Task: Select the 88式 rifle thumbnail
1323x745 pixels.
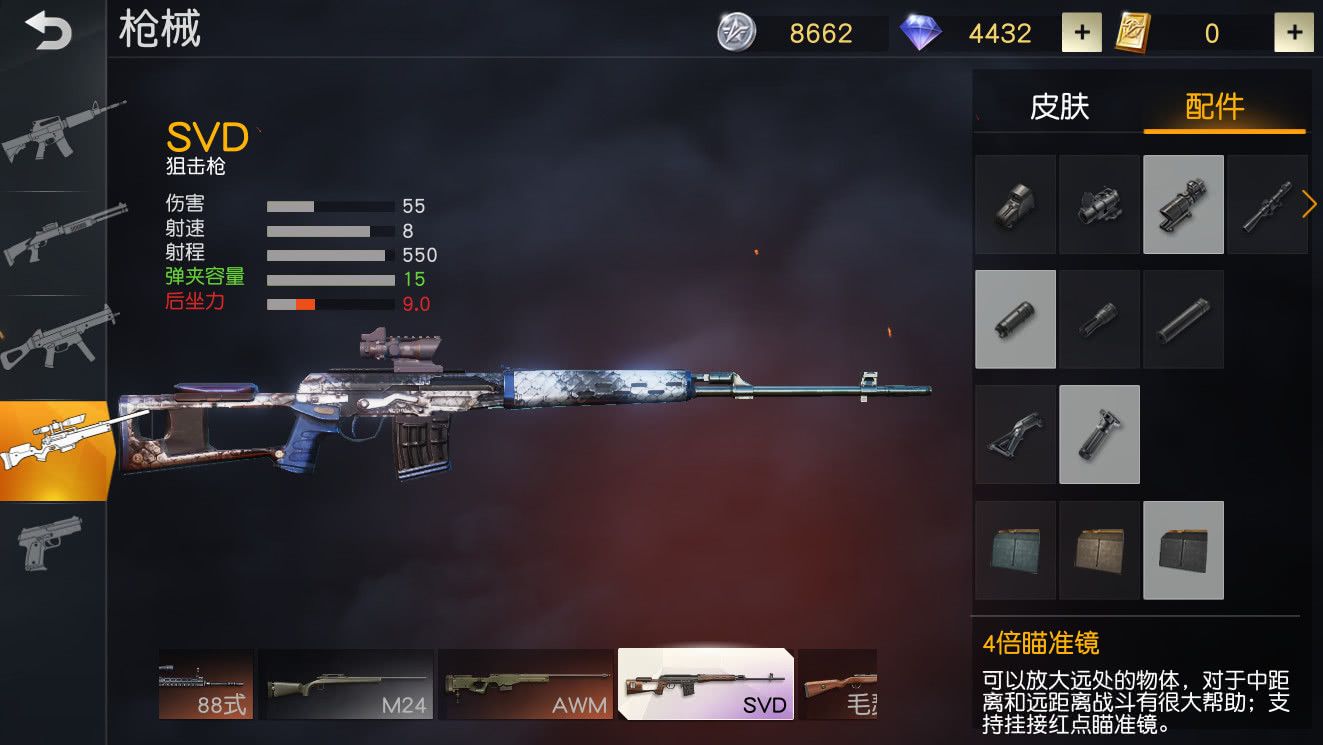Action: [206, 684]
